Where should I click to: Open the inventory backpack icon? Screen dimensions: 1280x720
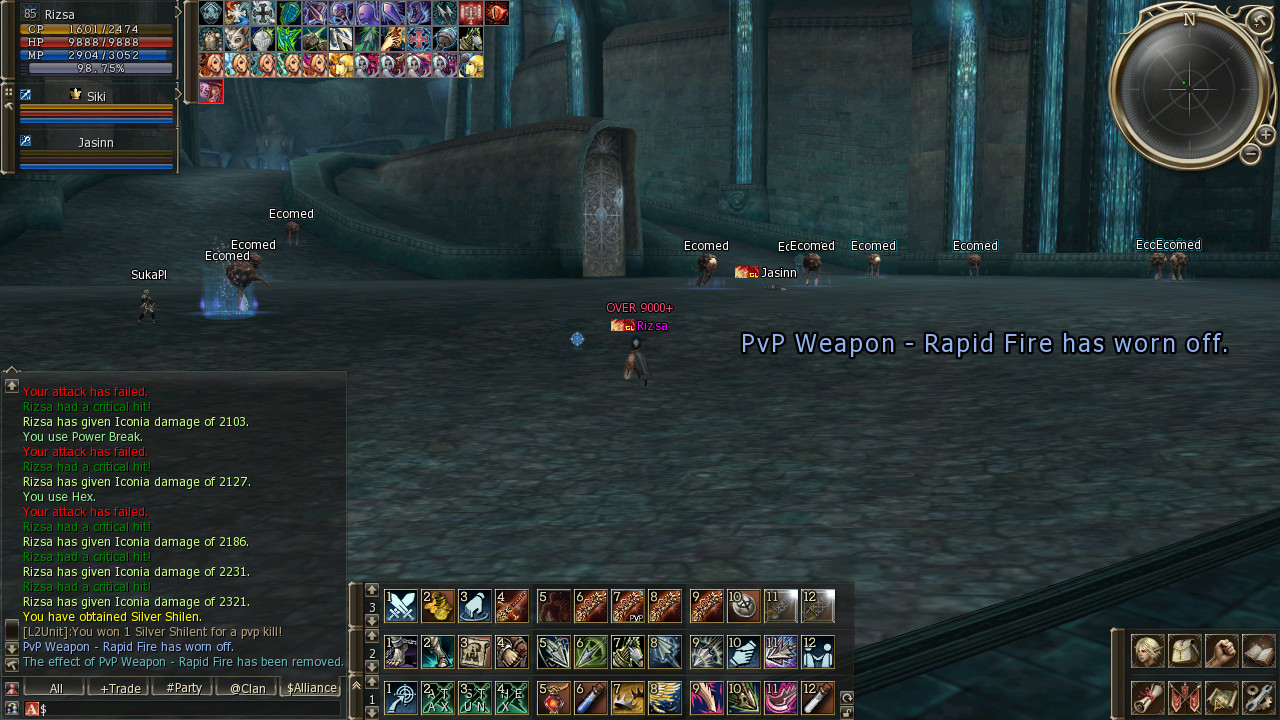tap(1185, 651)
